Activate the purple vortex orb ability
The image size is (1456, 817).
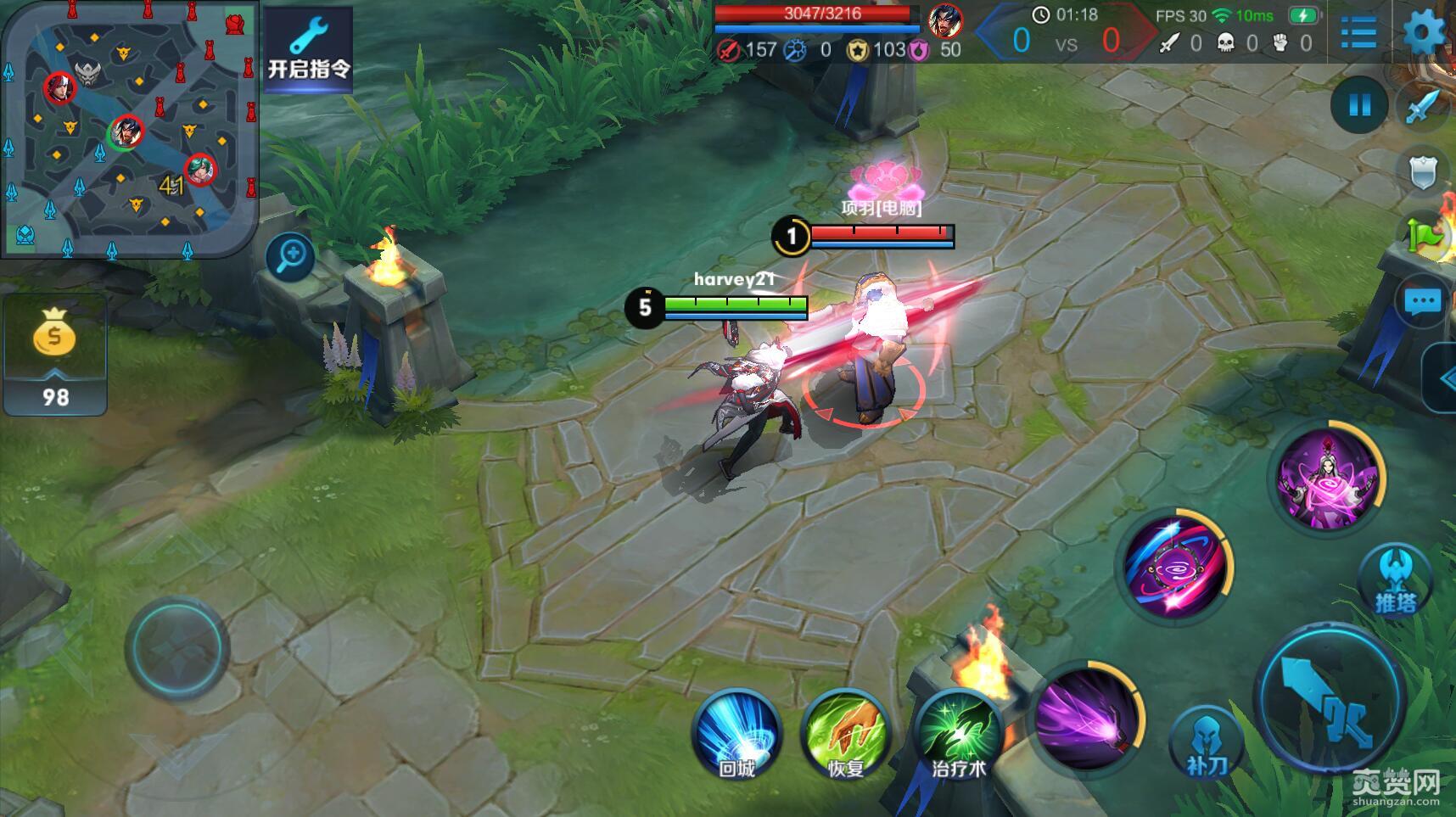1174,566
